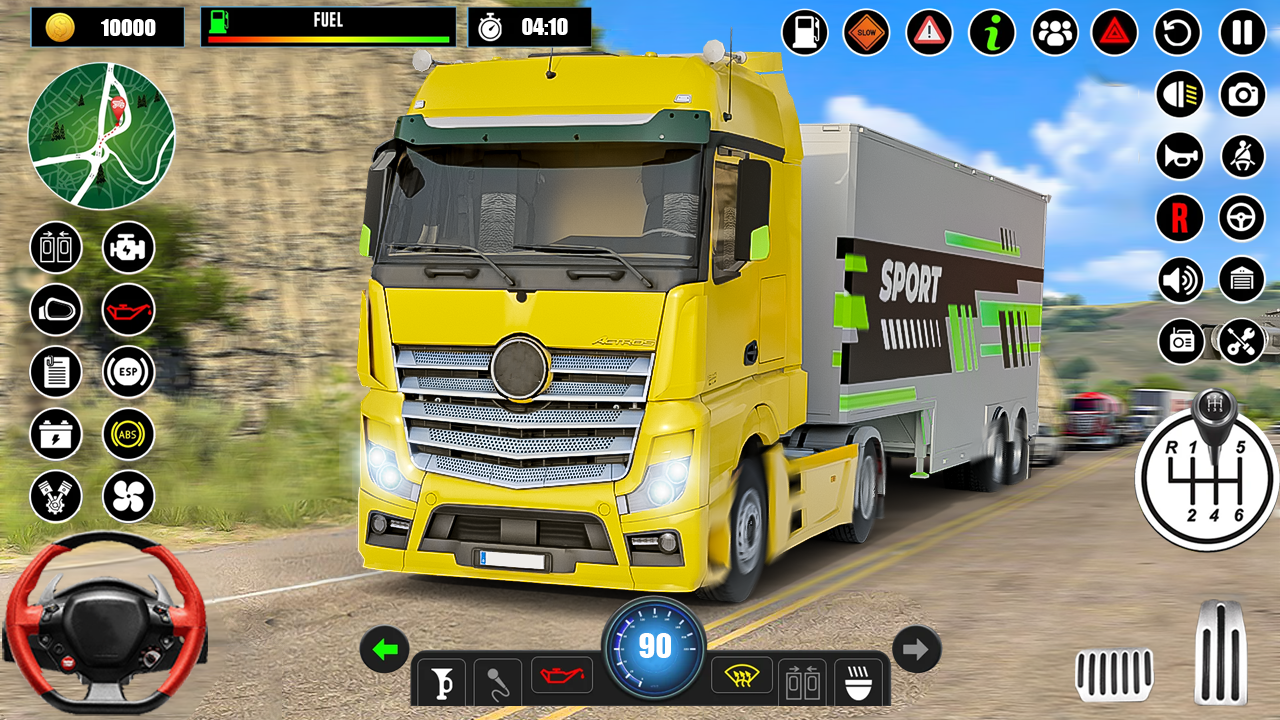Open the info panel icon
The height and width of the screenshot is (720, 1280).
[x=990, y=32]
